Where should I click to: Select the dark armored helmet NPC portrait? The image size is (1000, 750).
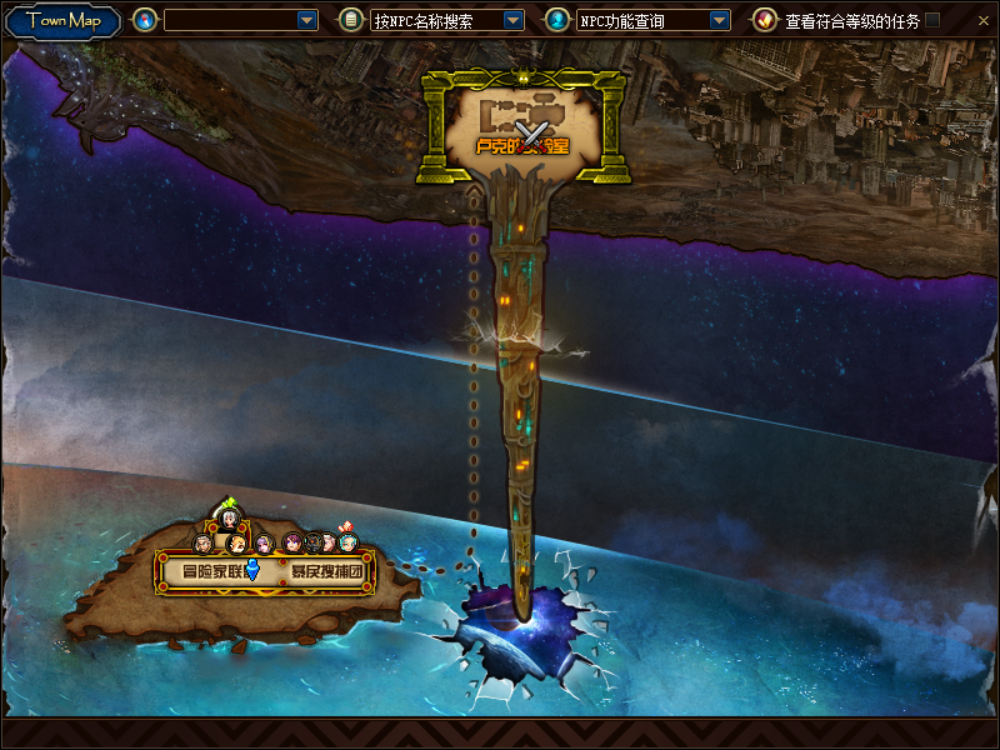pos(313,542)
